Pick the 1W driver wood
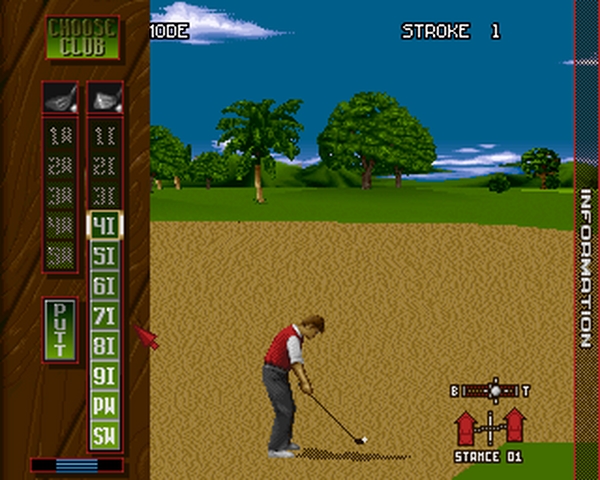The image size is (600, 480). [60, 136]
